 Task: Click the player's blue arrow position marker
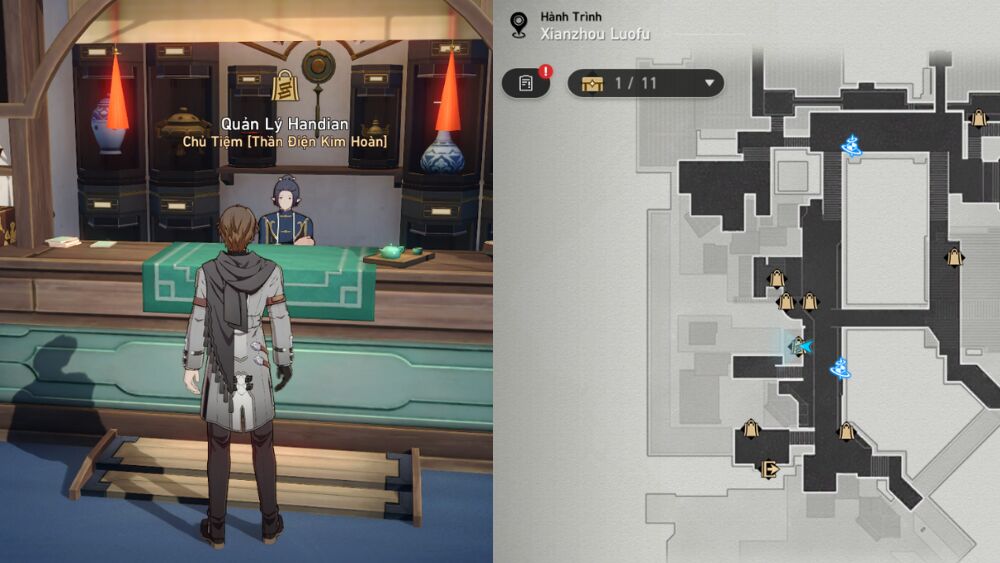(801, 346)
